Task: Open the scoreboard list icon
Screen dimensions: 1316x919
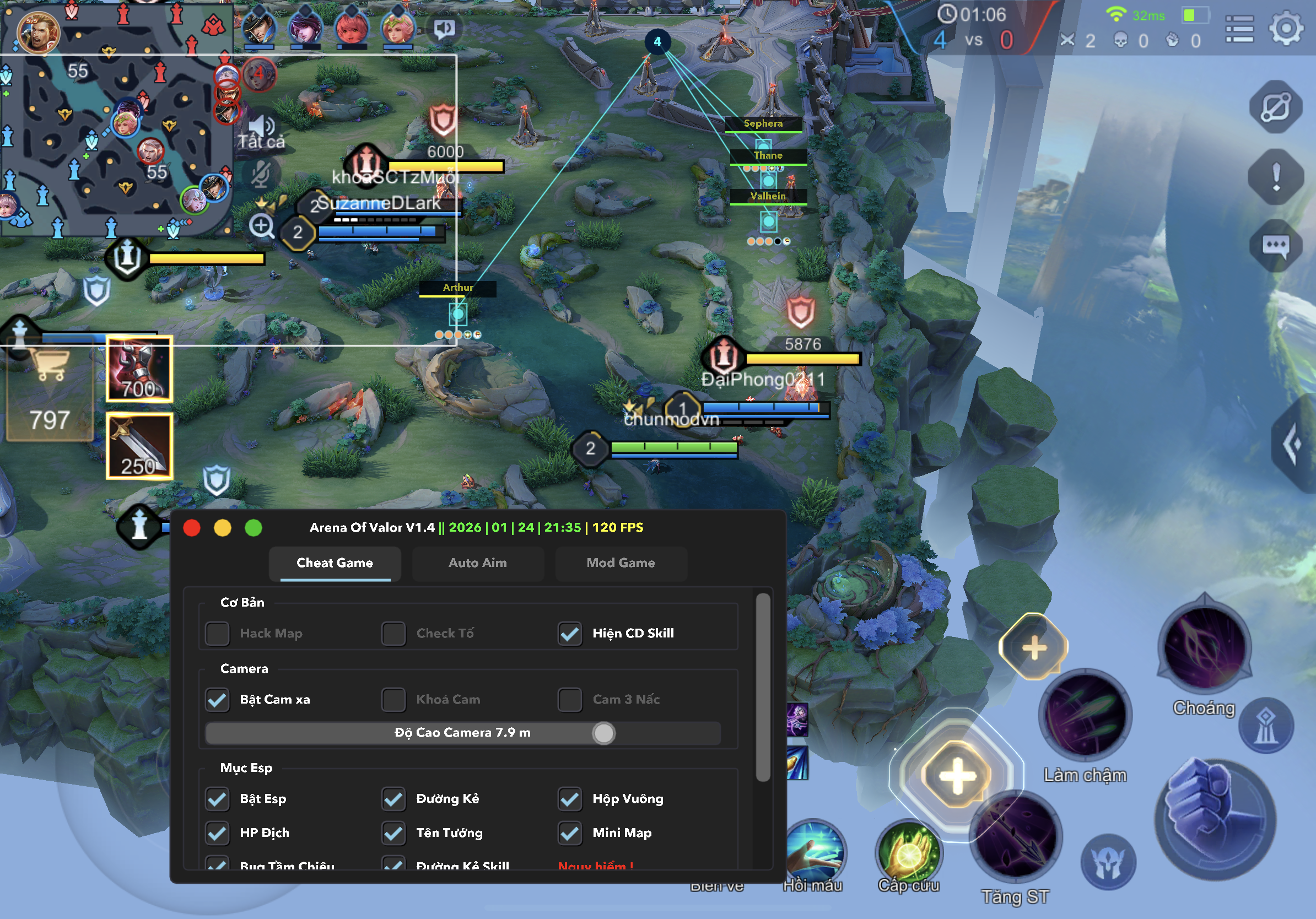Action: coord(1239,29)
